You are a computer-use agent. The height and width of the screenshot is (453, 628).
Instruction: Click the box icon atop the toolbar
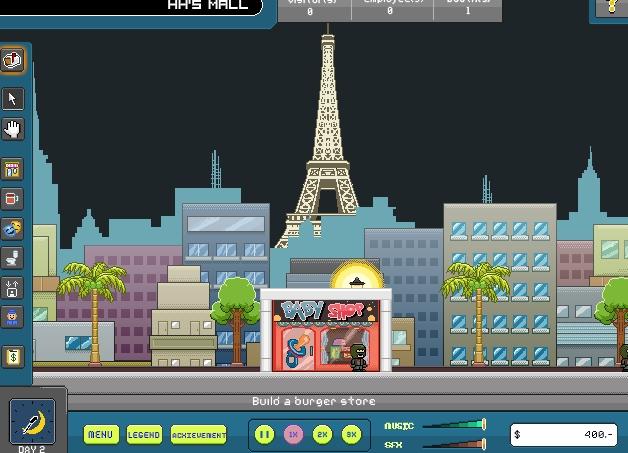coord(12,60)
